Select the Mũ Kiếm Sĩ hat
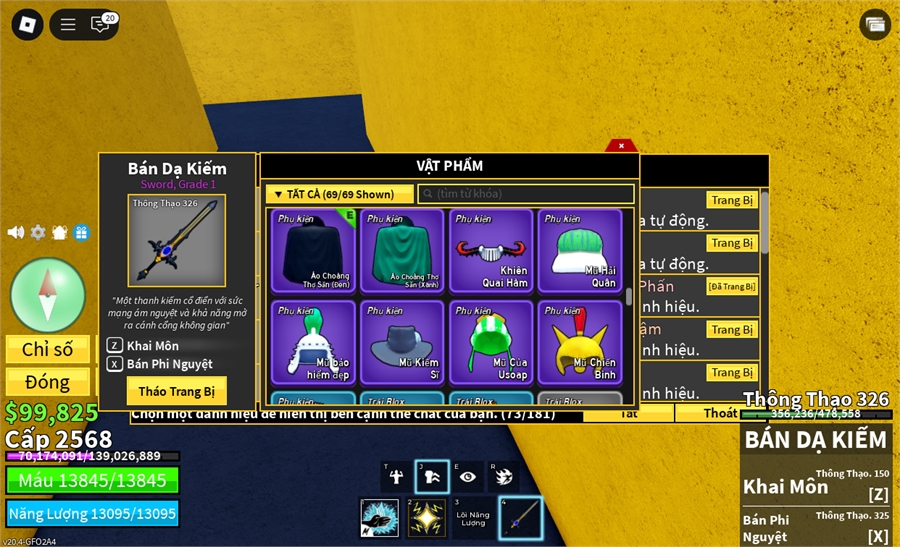The height and width of the screenshot is (547, 900). (x=401, y=342)
